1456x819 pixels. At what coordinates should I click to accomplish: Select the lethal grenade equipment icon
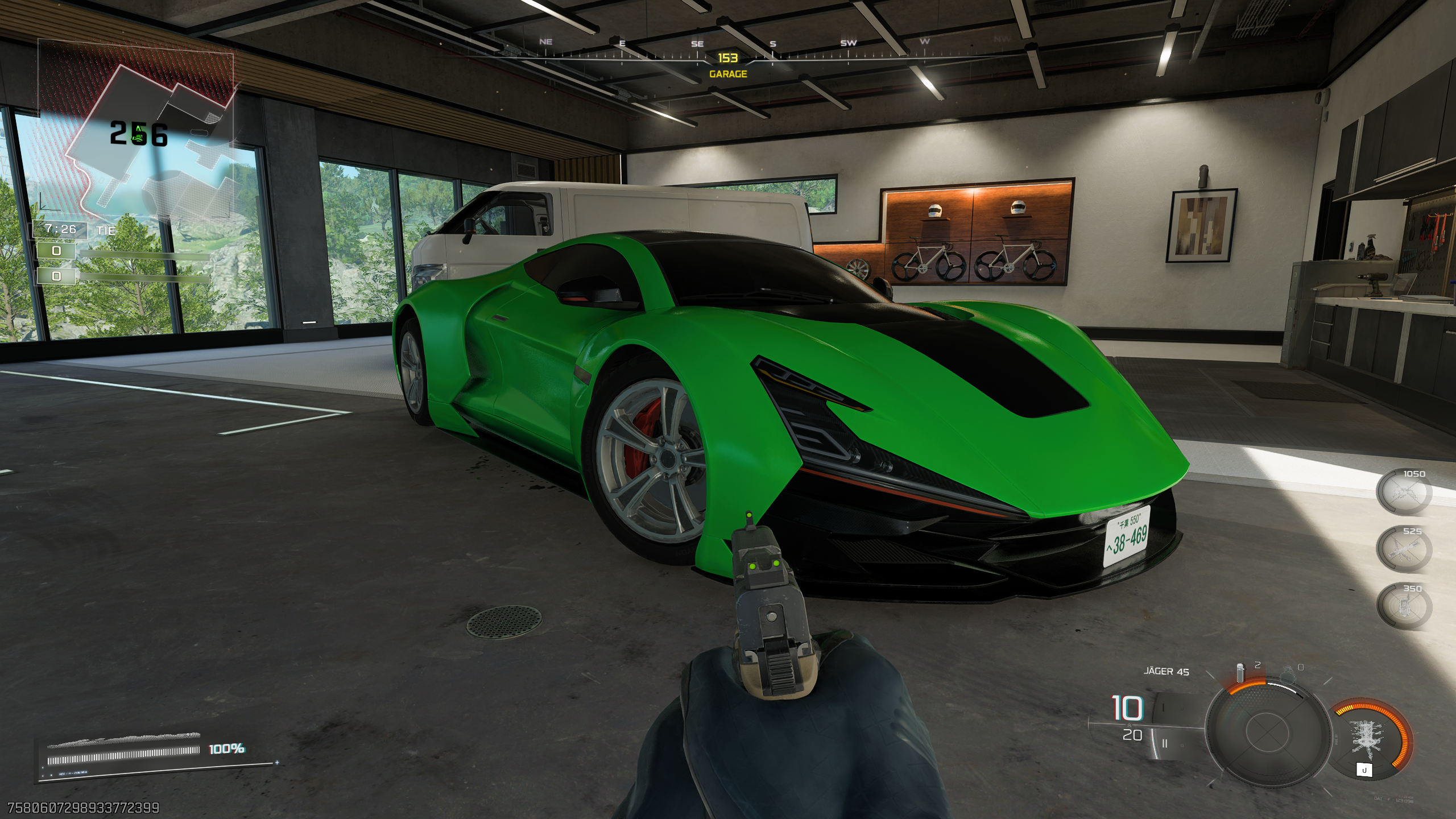(x=1285, y=675)
